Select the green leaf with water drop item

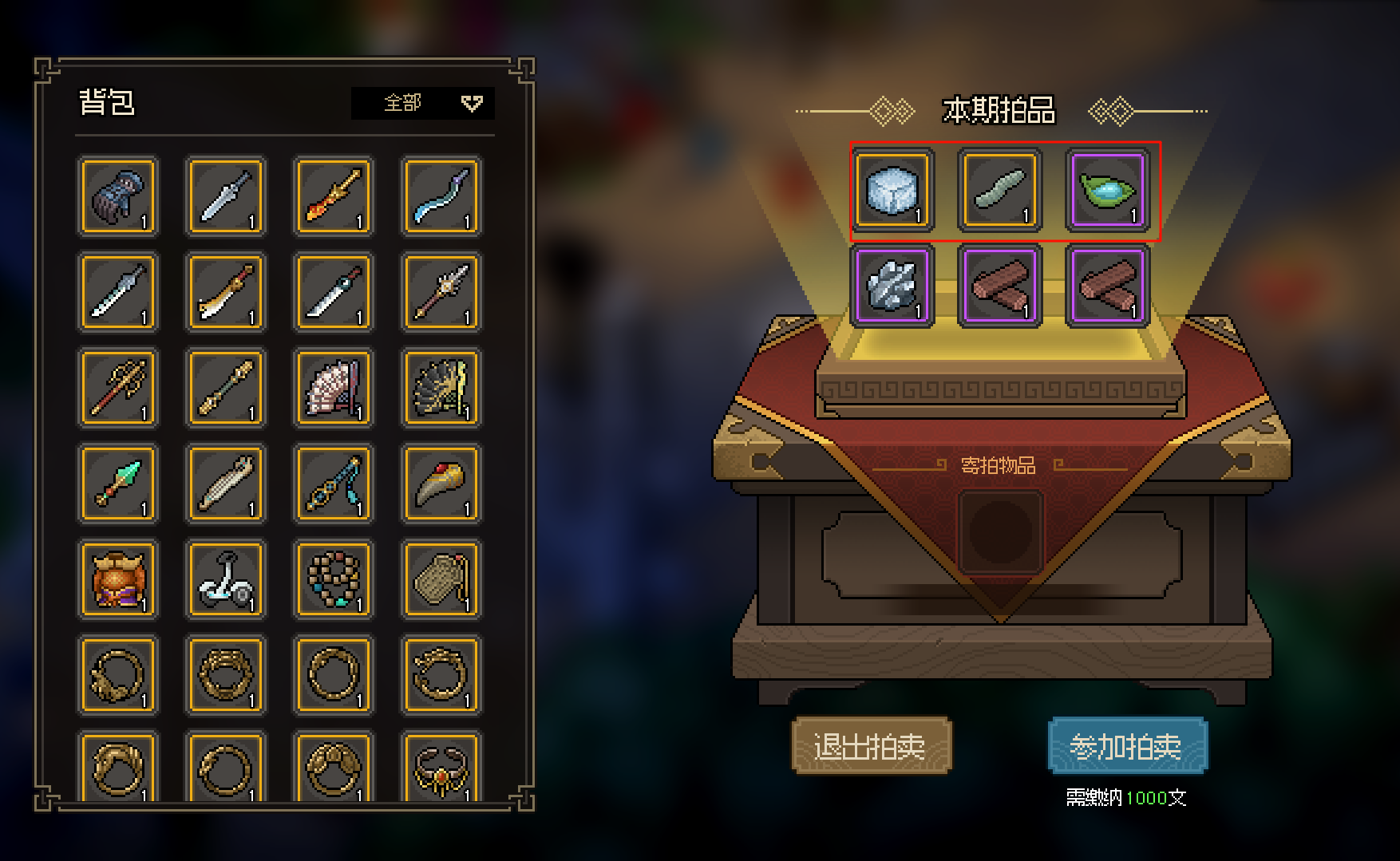click(1107, 192)
